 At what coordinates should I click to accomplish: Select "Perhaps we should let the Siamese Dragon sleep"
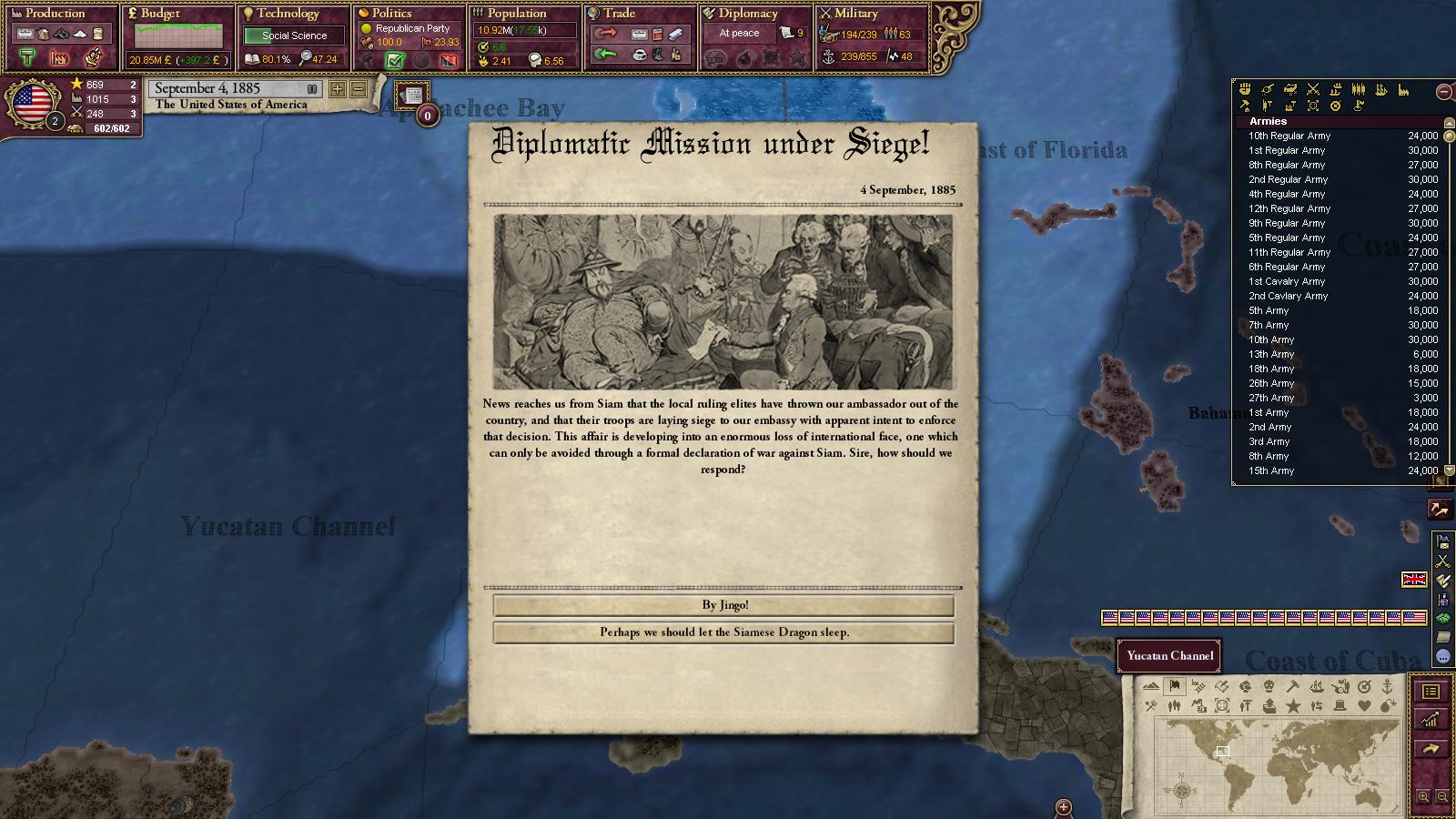point(723,632)
